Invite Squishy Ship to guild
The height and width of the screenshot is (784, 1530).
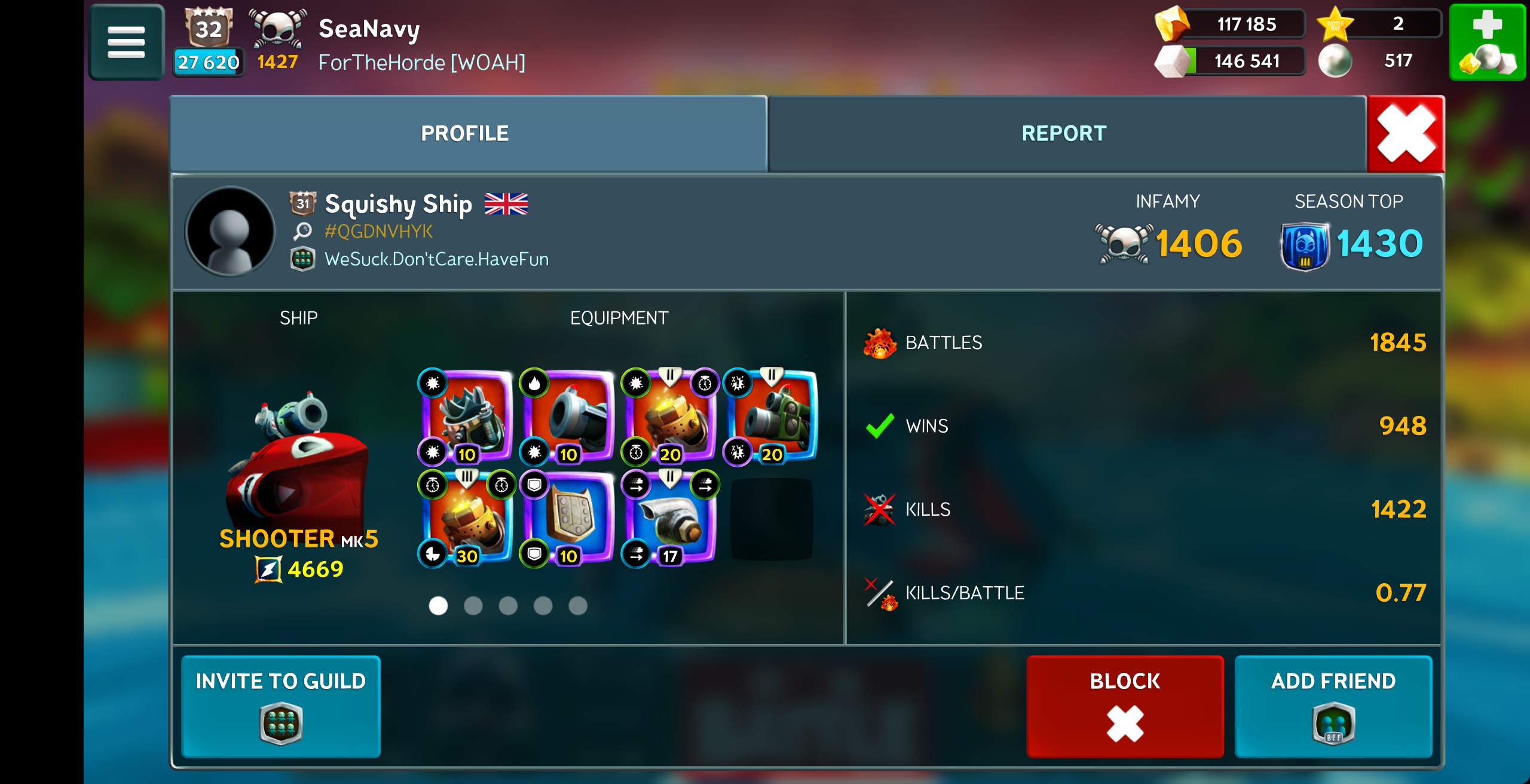[x=280, y=706]
